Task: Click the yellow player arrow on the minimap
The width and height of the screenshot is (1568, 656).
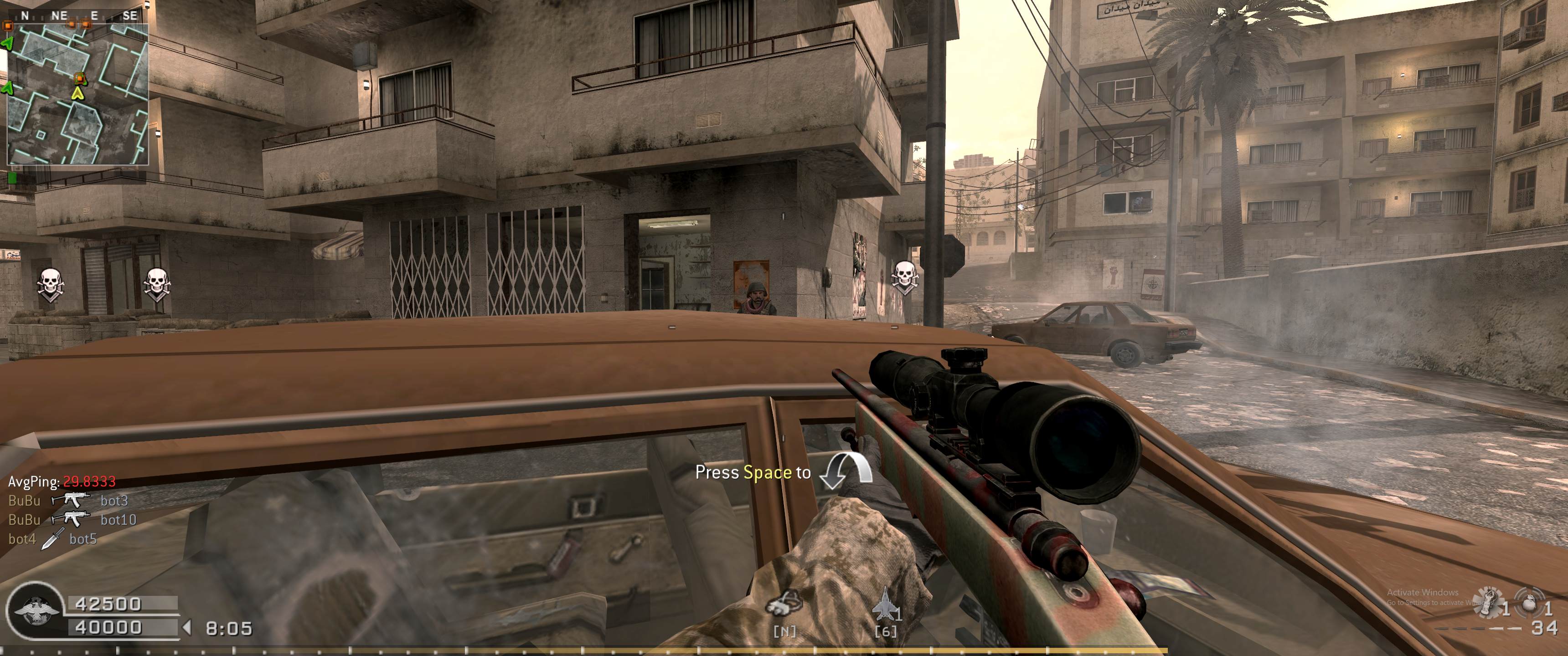Action: [77, 93]
